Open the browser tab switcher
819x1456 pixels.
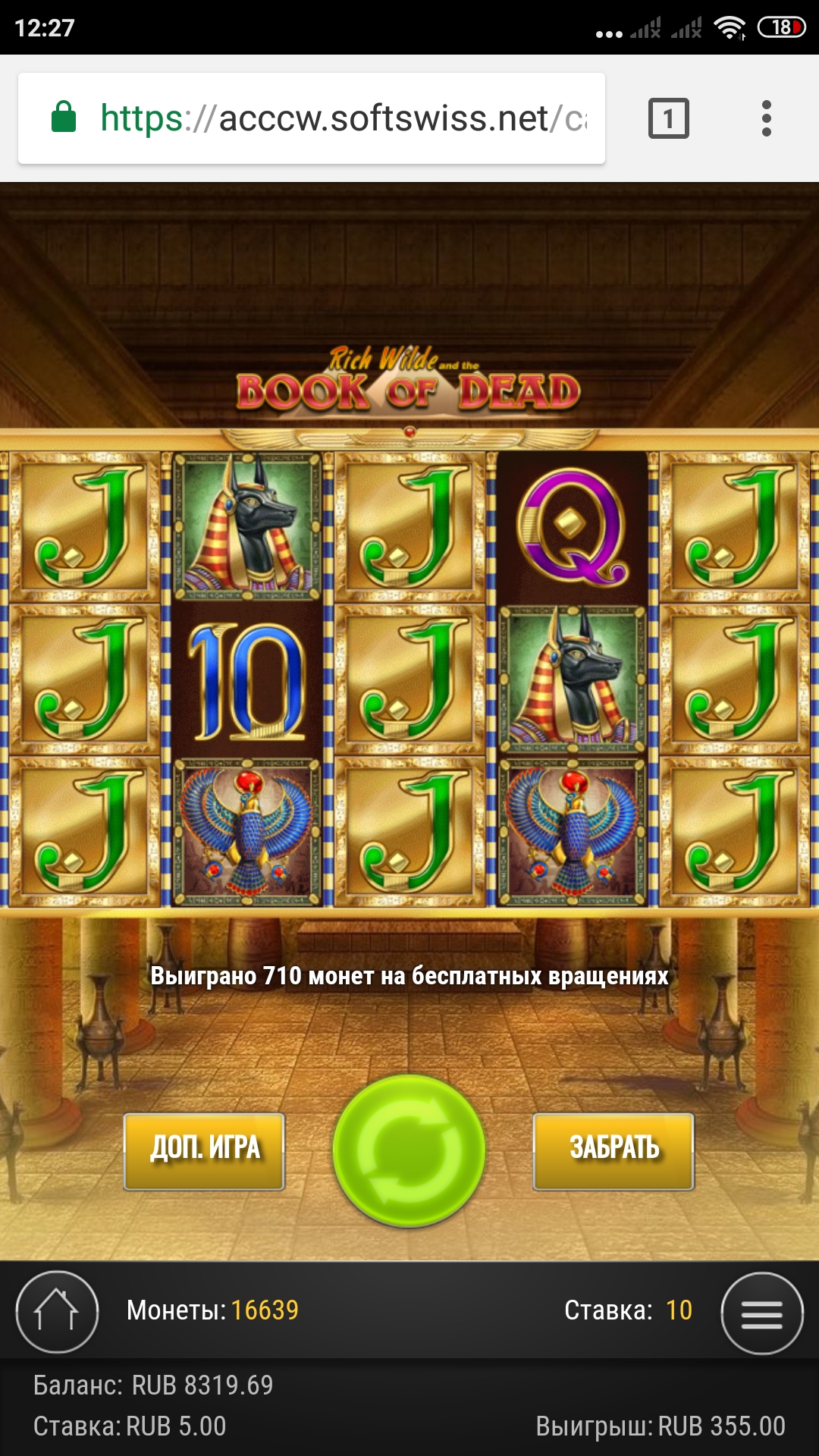click(668, 118)
